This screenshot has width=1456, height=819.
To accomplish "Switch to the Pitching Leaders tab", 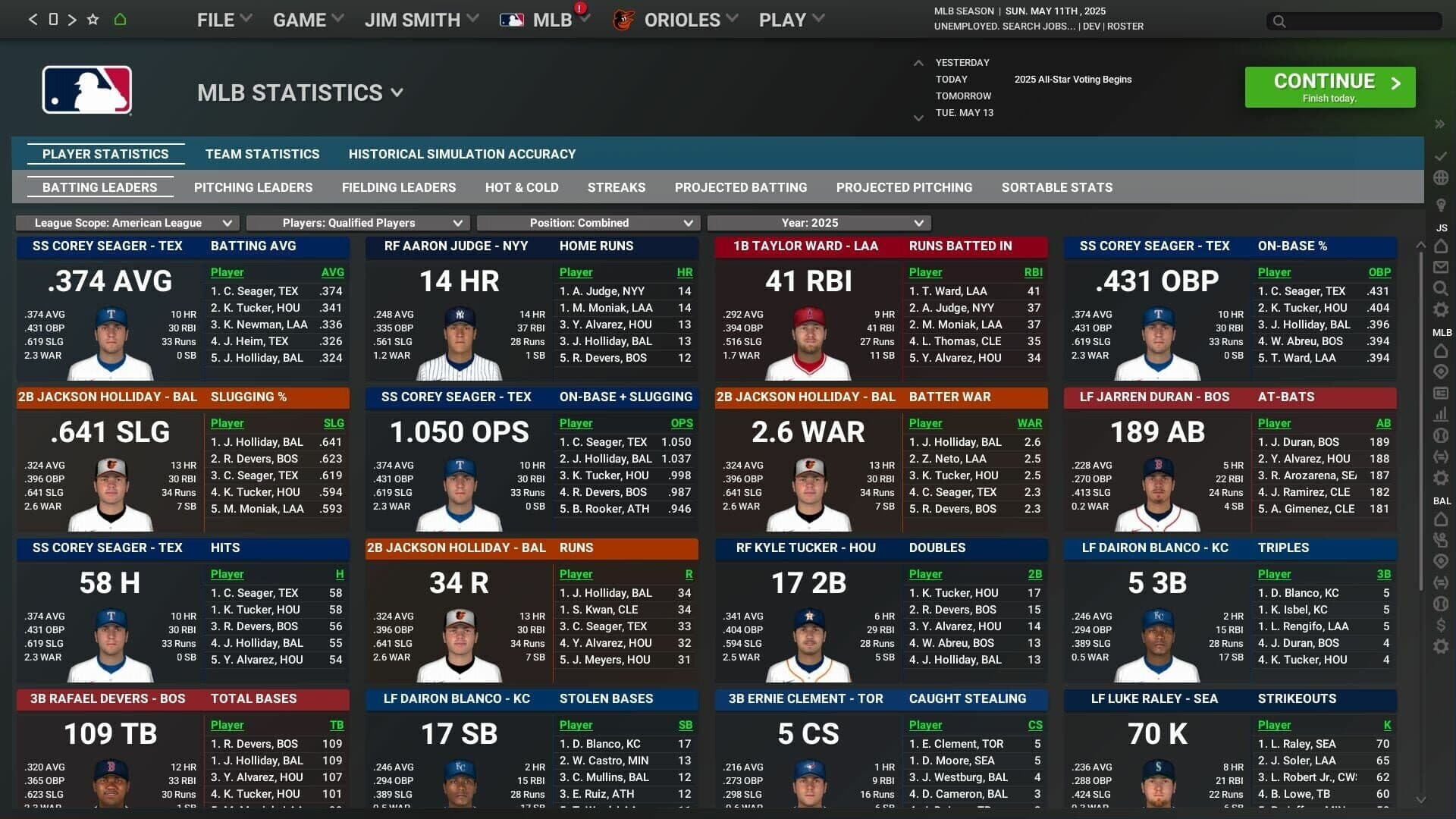I will (253, 187).
